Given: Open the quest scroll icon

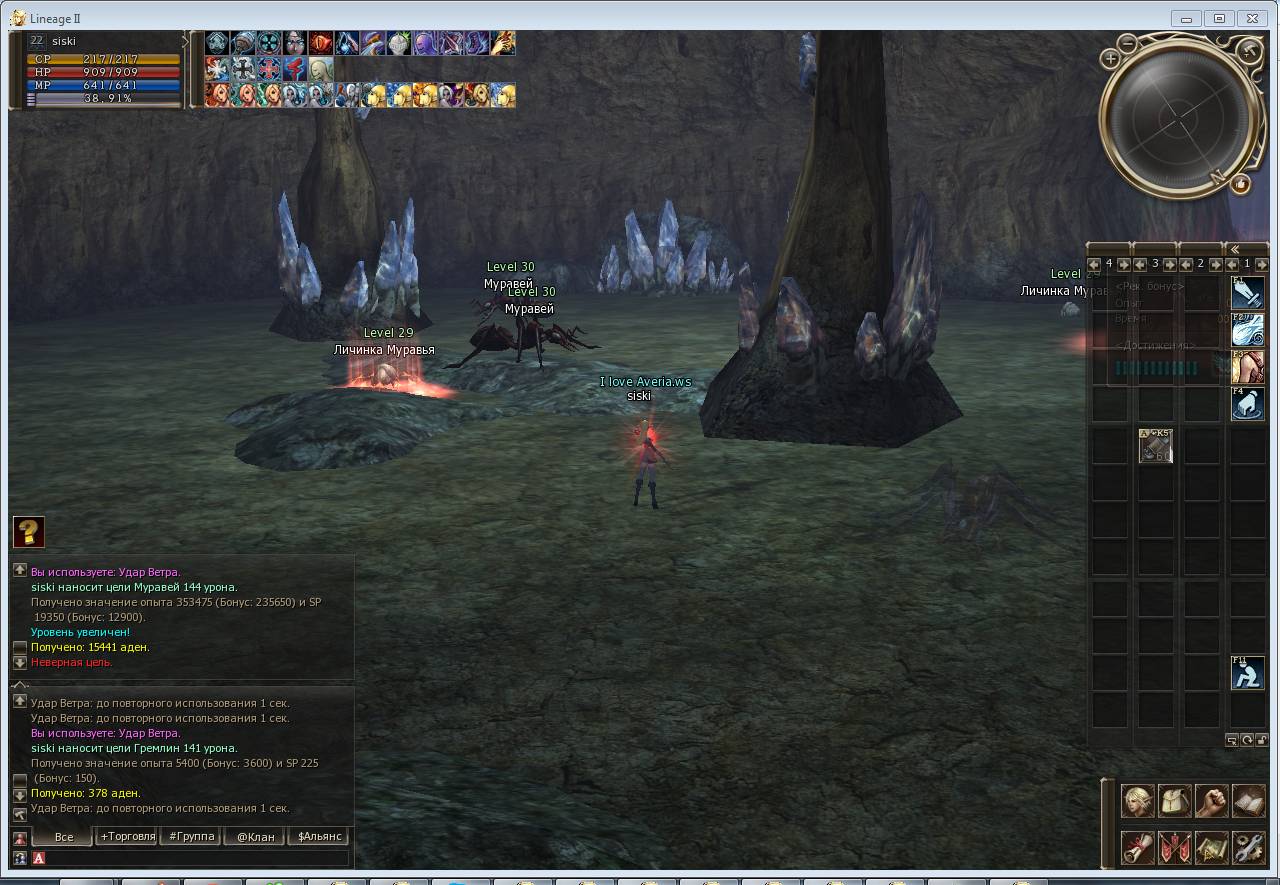Looking at the screenshot, I should [1137, 847].
